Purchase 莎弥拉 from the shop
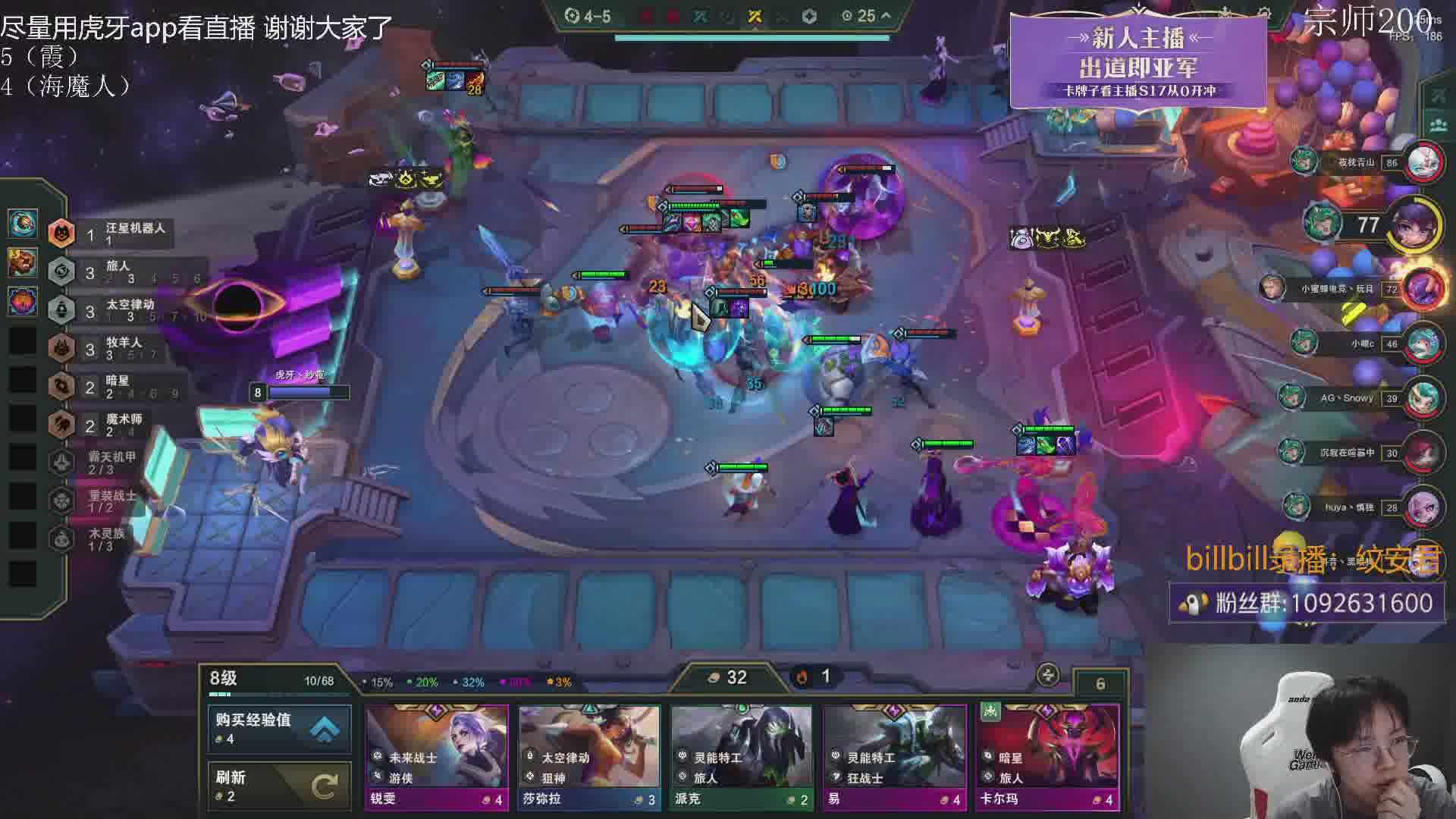The width and height of the screenshot is (1456, 819). pyautogui.click(x=589, y=757)
